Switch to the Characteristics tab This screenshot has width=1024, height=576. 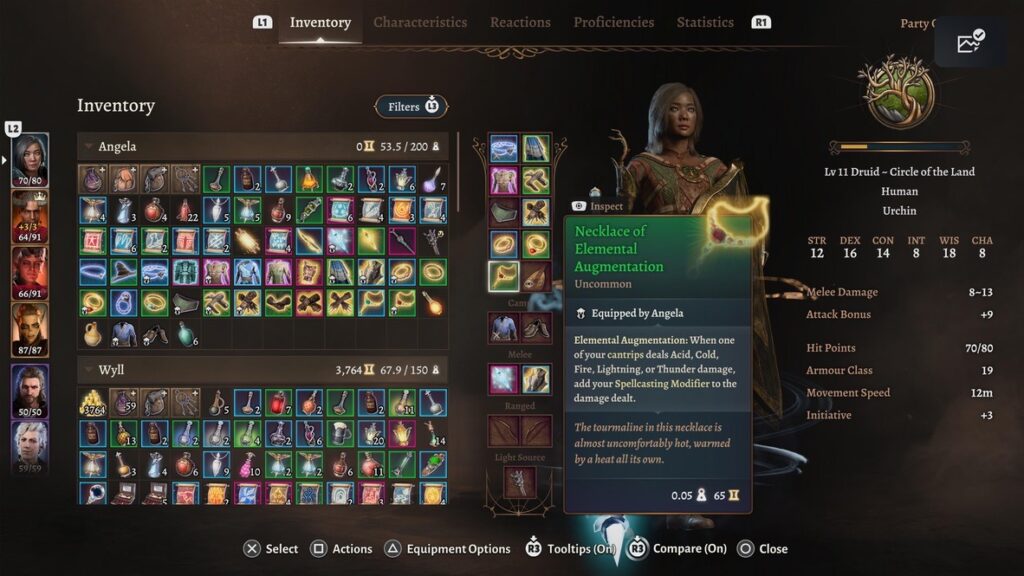click(420, 22)
